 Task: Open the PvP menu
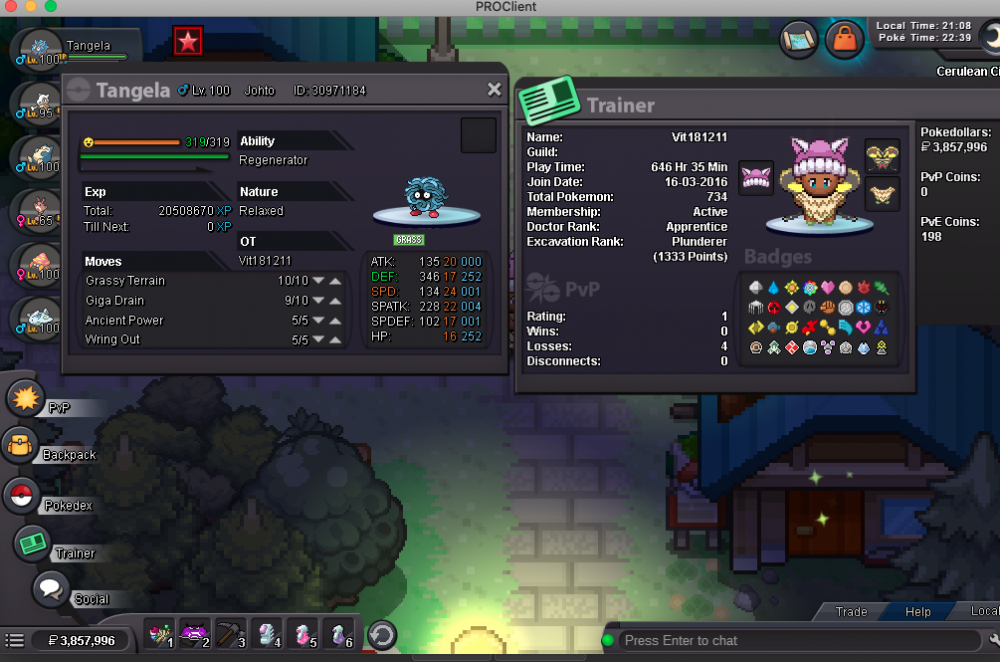pos(26,399)
